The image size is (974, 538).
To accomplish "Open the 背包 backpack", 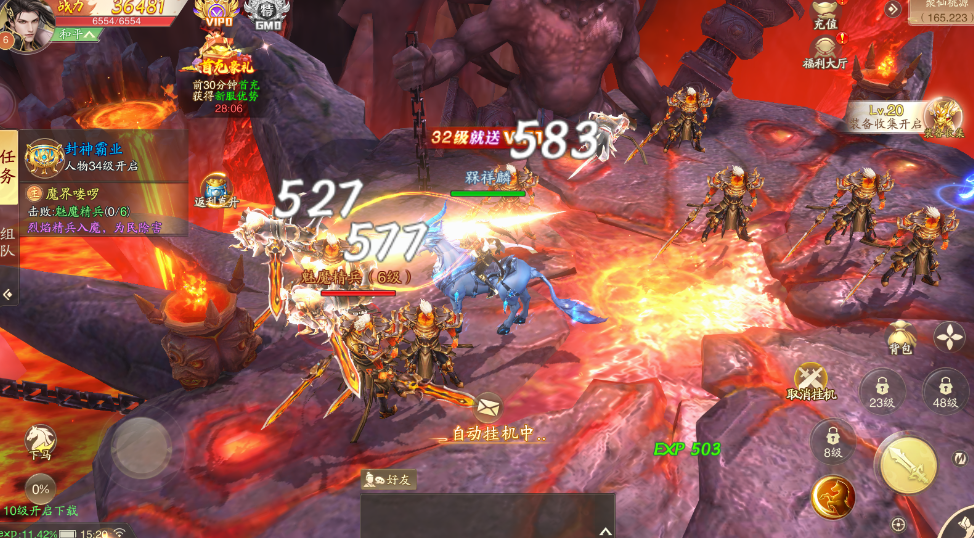I will click(900, 337).
